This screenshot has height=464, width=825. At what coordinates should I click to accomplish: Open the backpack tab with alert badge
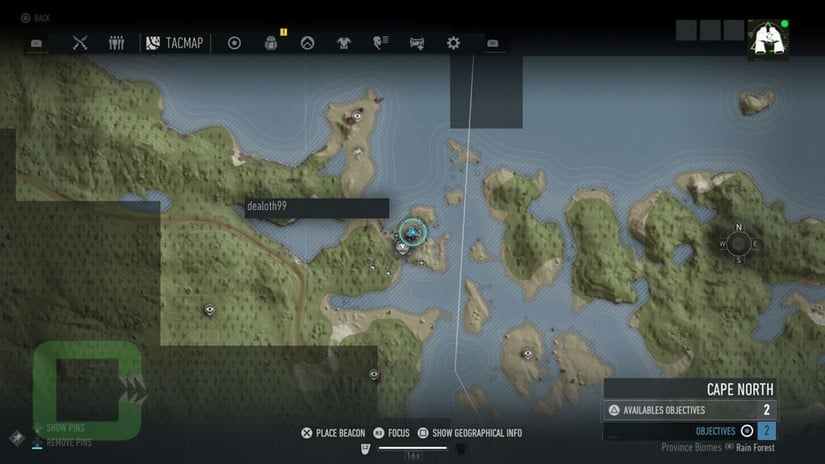click(271, 43)
